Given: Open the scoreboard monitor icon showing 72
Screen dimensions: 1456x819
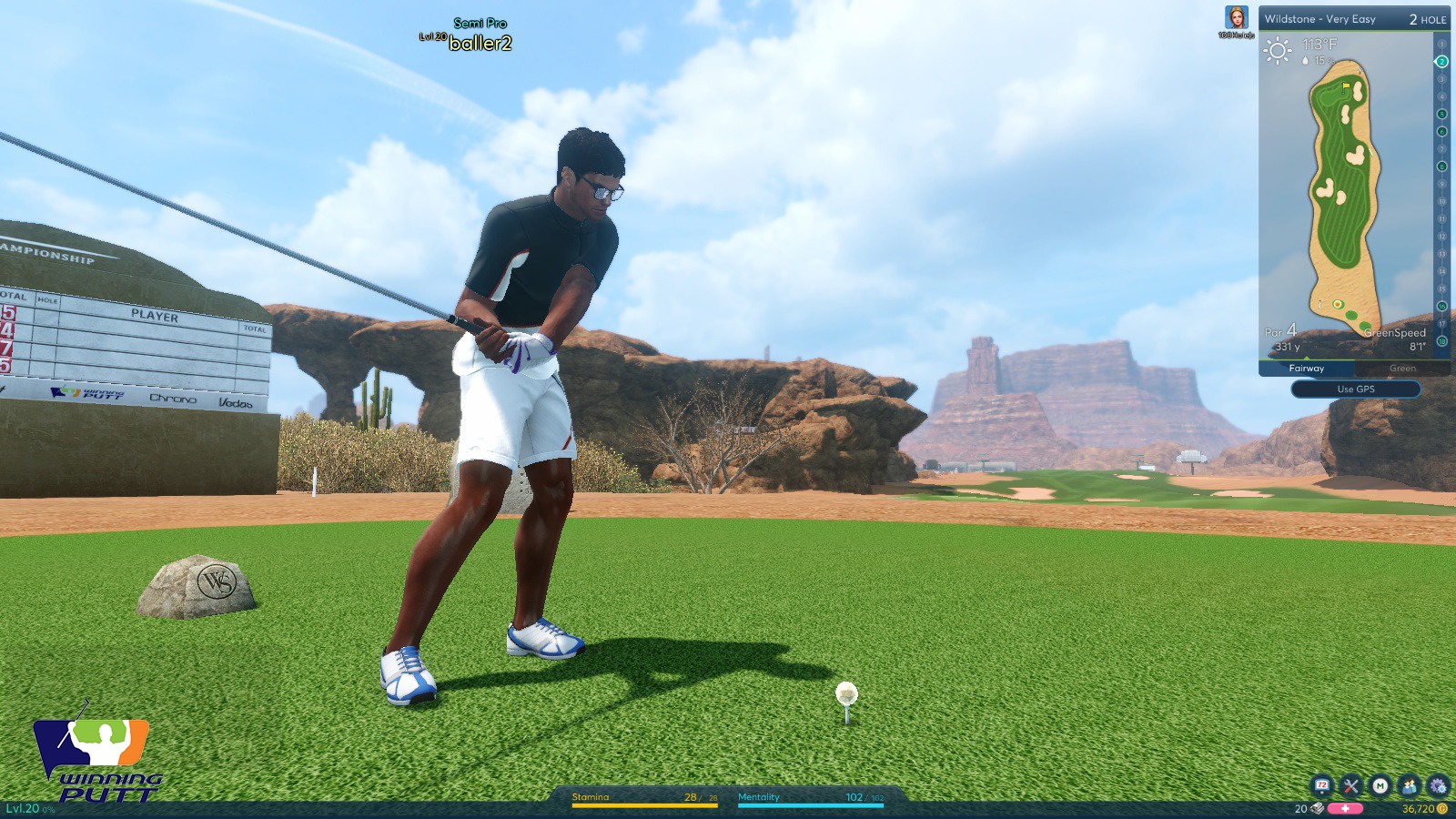Looking at the screenshot, I should [x=1321, y=785].
